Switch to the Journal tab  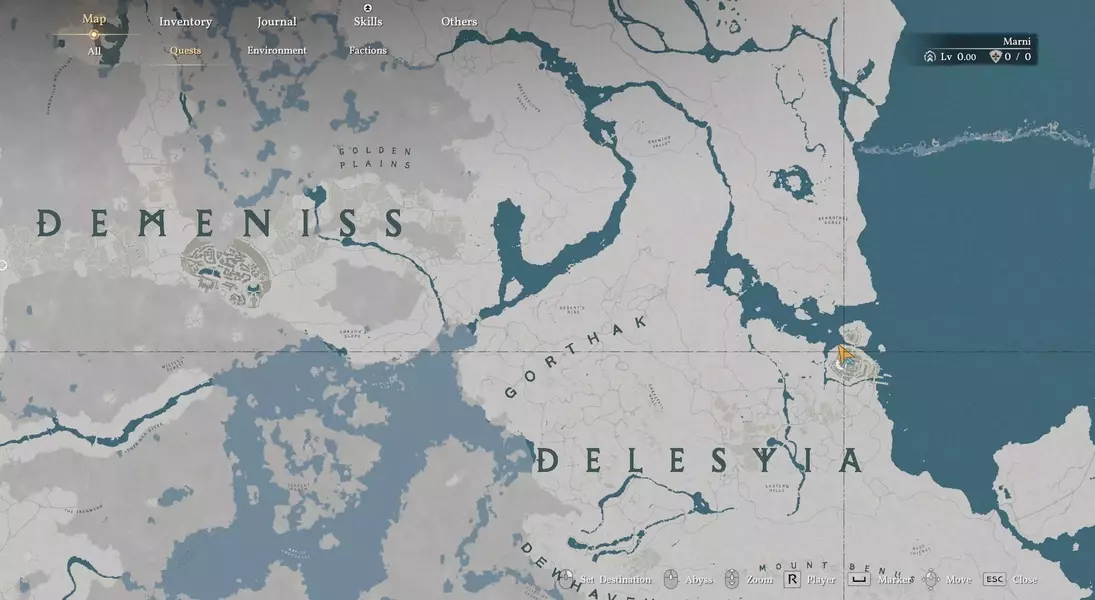276,22
